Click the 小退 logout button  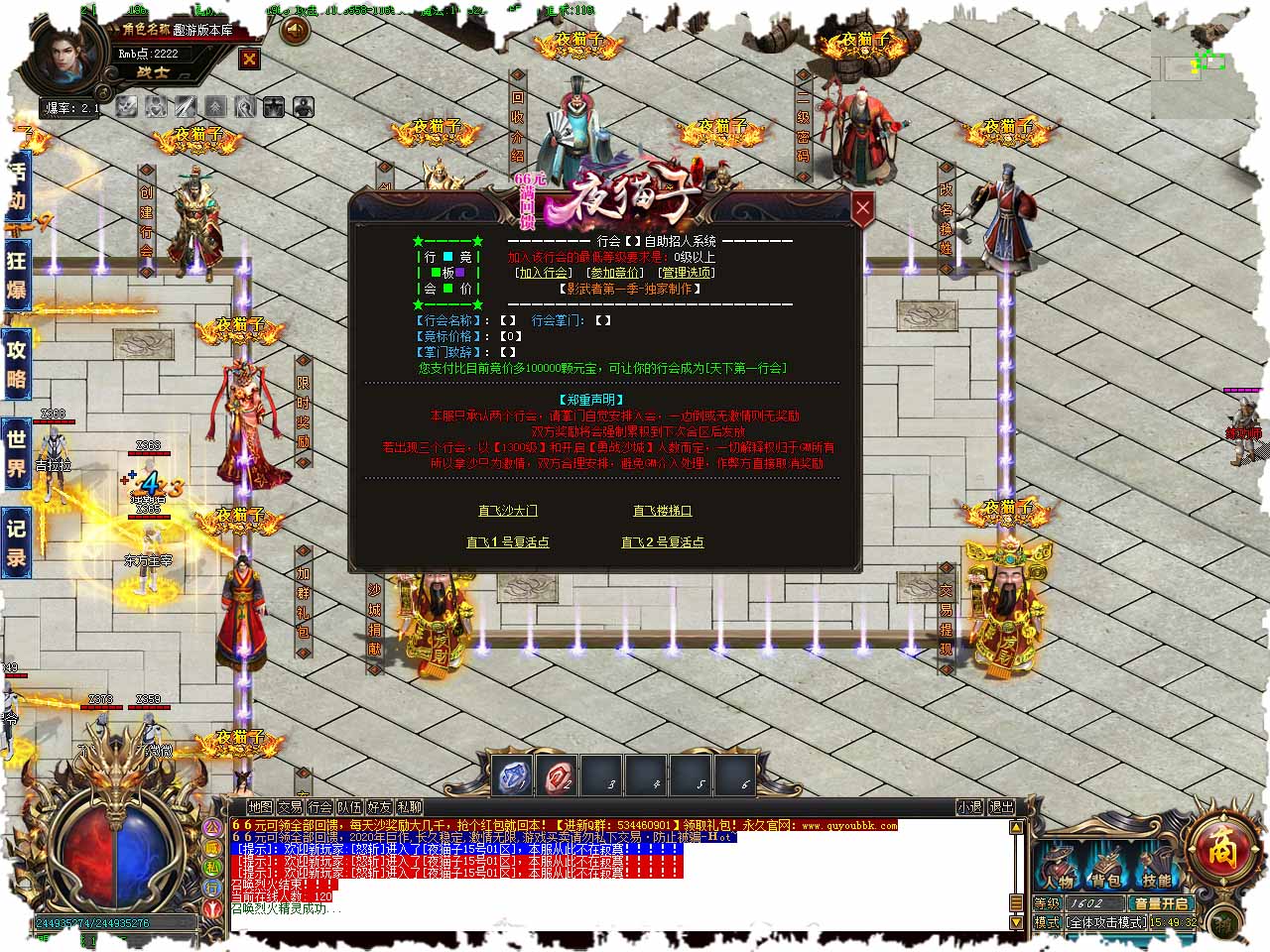(x=969, y=807)
